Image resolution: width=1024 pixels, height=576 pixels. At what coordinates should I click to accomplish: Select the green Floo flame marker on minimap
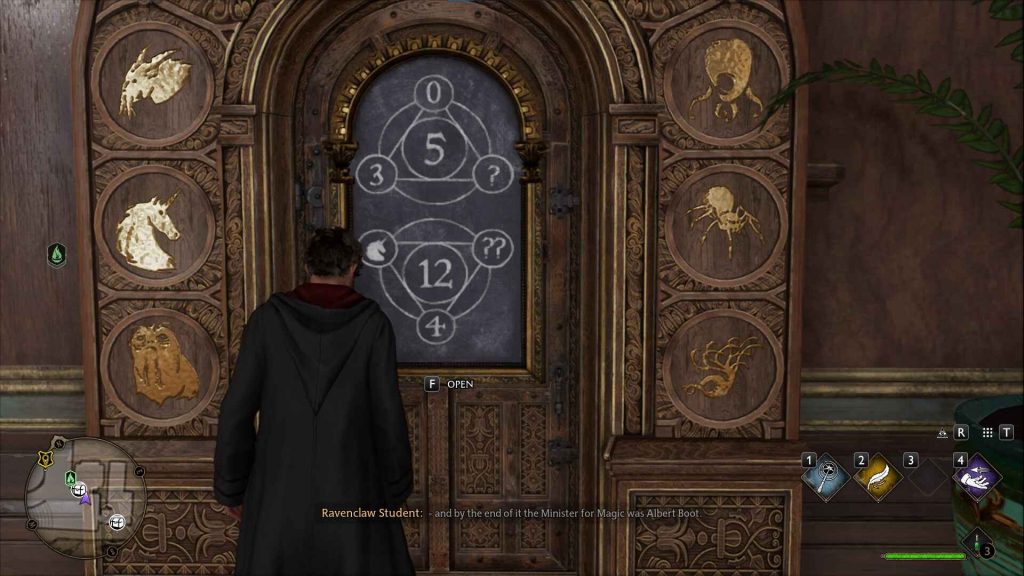coord(70,477)
